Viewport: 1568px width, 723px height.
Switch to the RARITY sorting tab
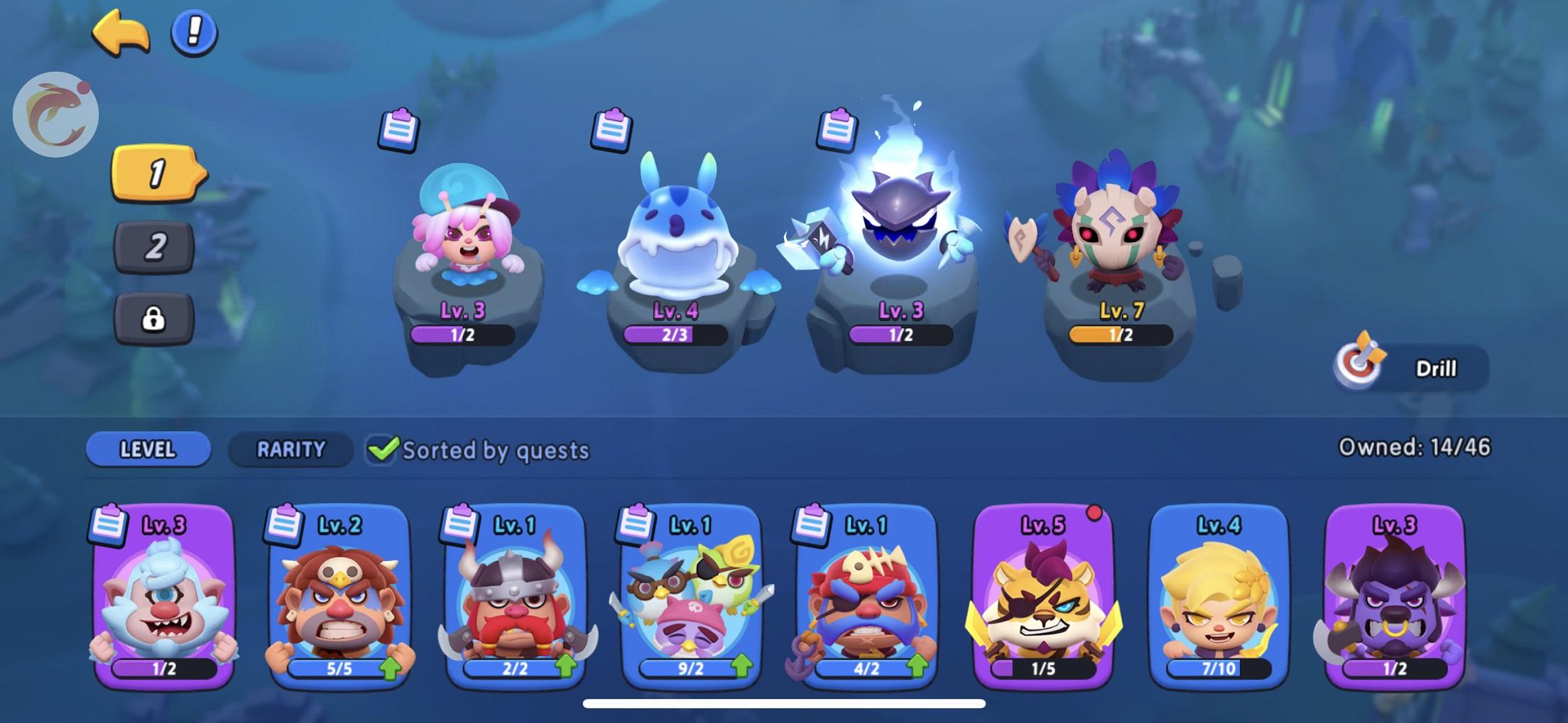coord(290,450)
